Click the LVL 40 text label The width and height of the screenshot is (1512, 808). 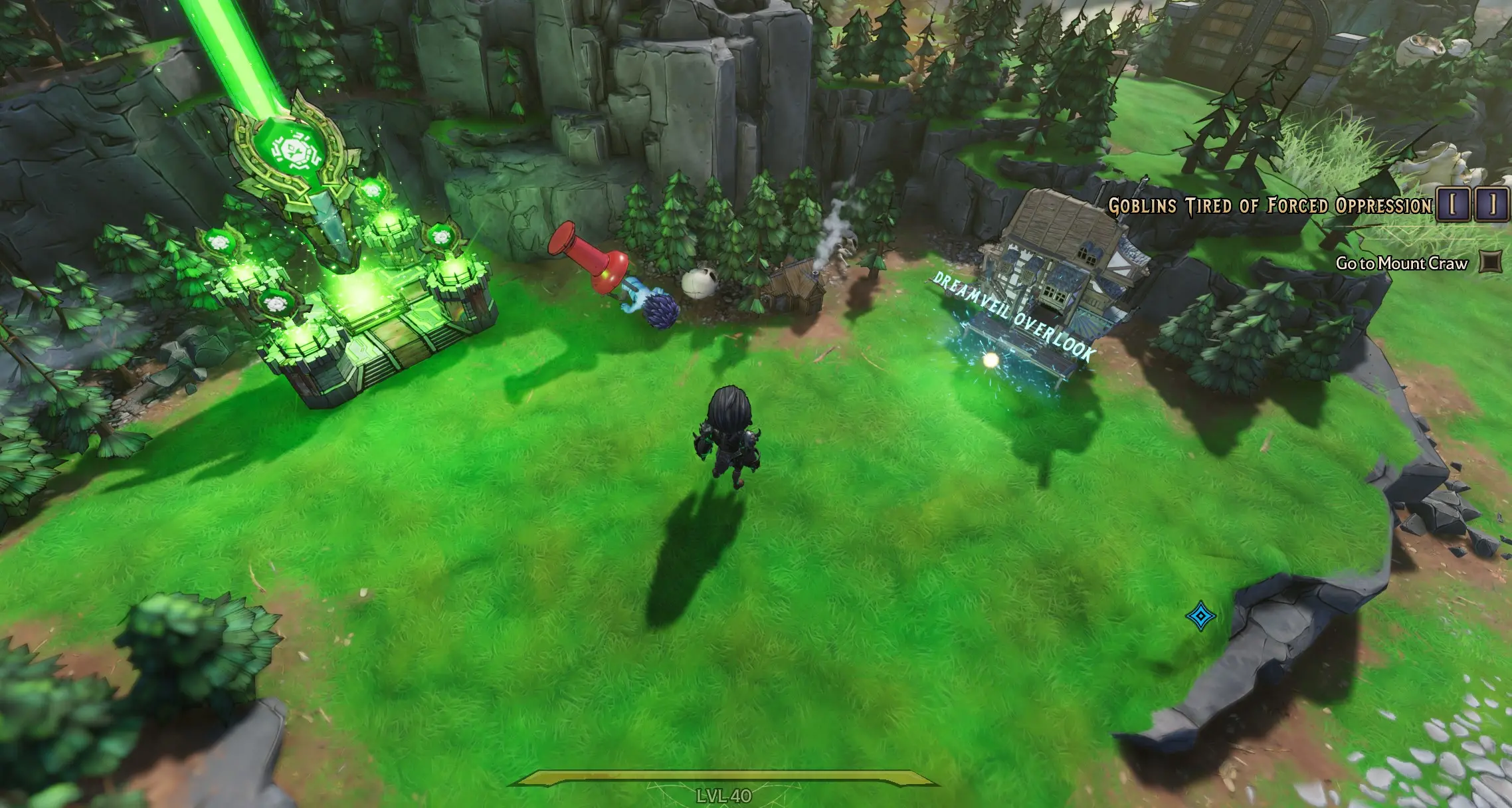click(724, 797)
